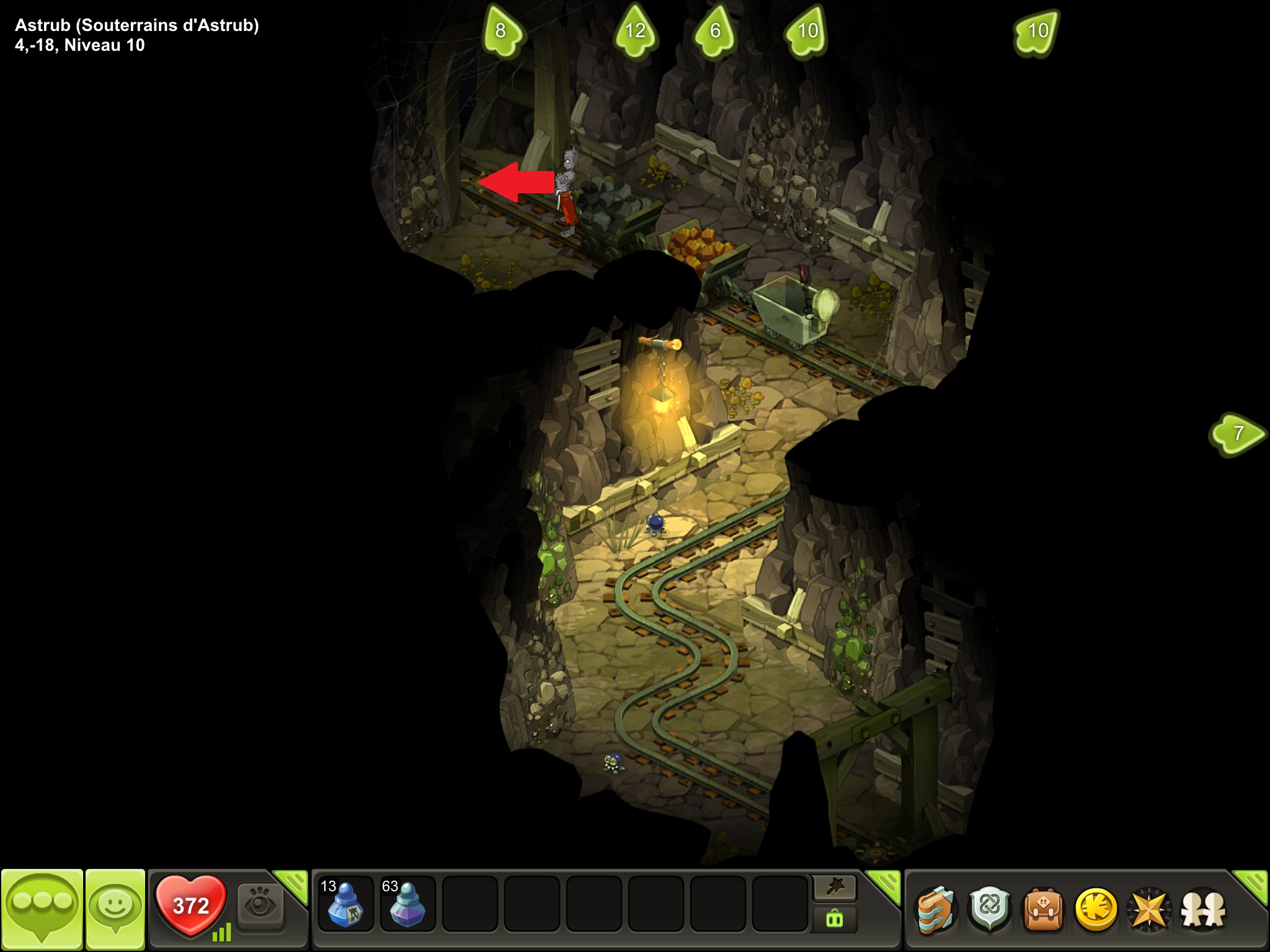Tap the green leaf marker numbered 12
The height and width of the screenshot is (952, 1270).
coord(635,31)
